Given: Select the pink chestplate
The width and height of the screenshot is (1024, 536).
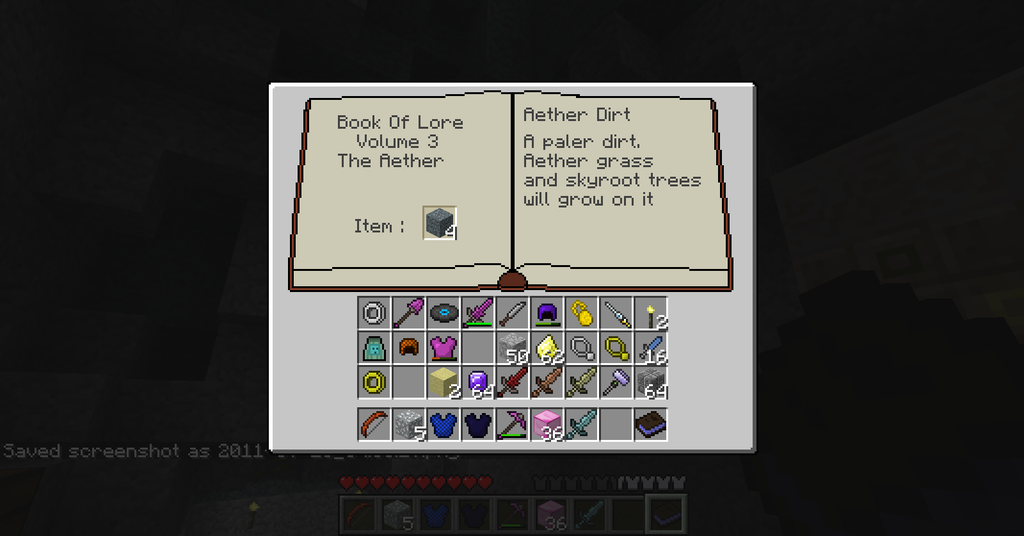Looking at the screenshot, I should point(442,348).
